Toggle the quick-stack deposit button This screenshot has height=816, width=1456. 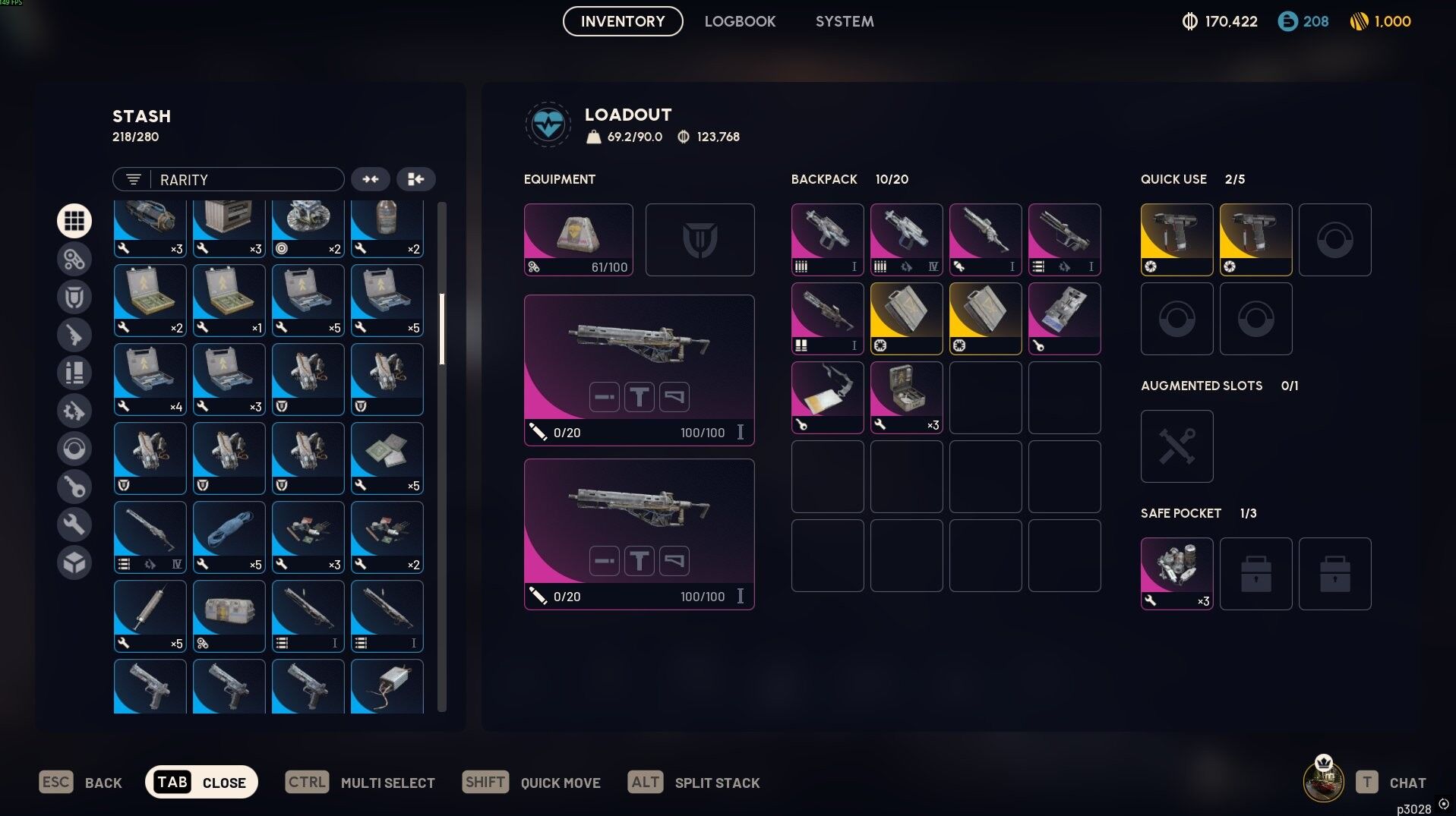415,179
